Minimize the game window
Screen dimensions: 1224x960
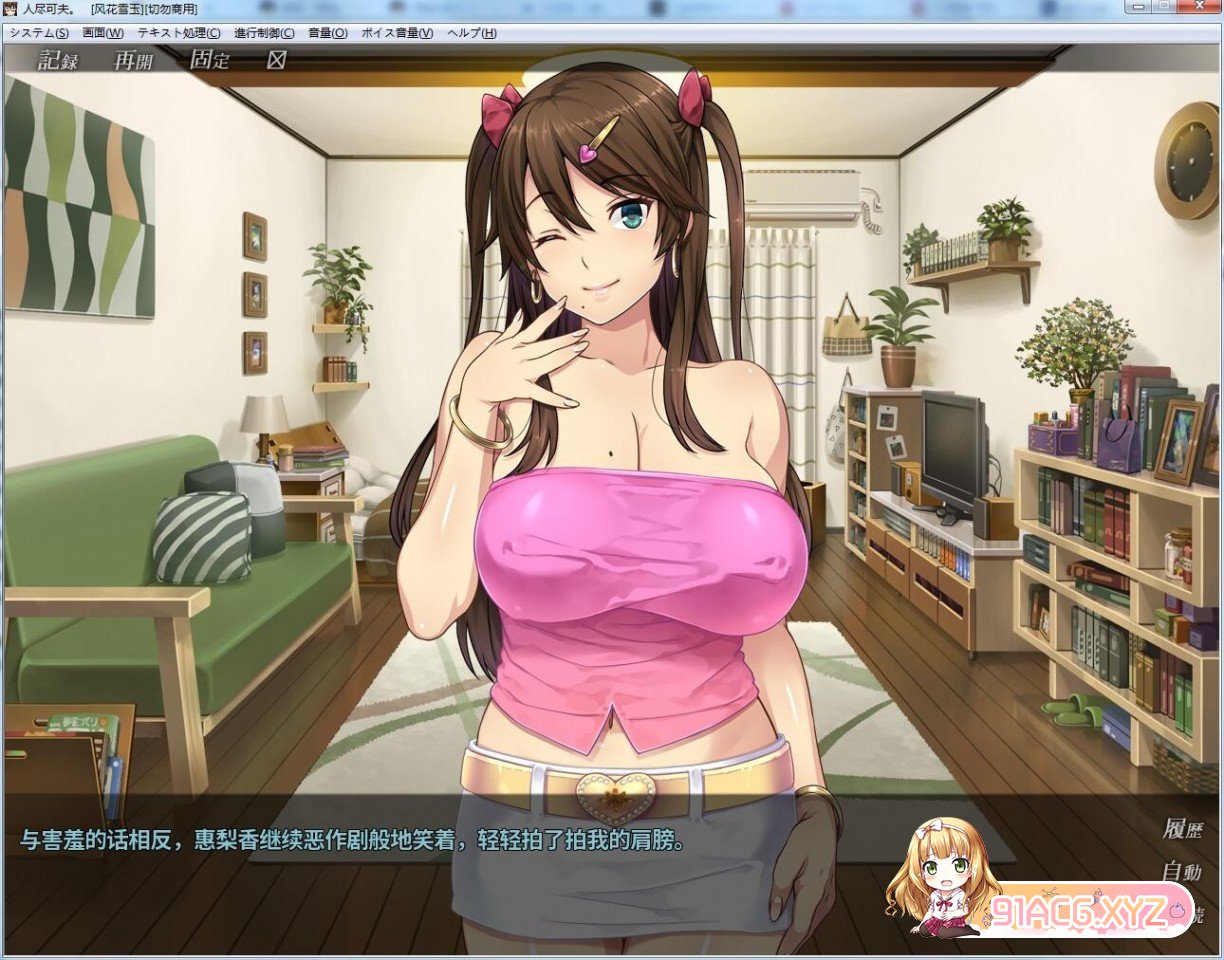click(x=1140, y=6)
